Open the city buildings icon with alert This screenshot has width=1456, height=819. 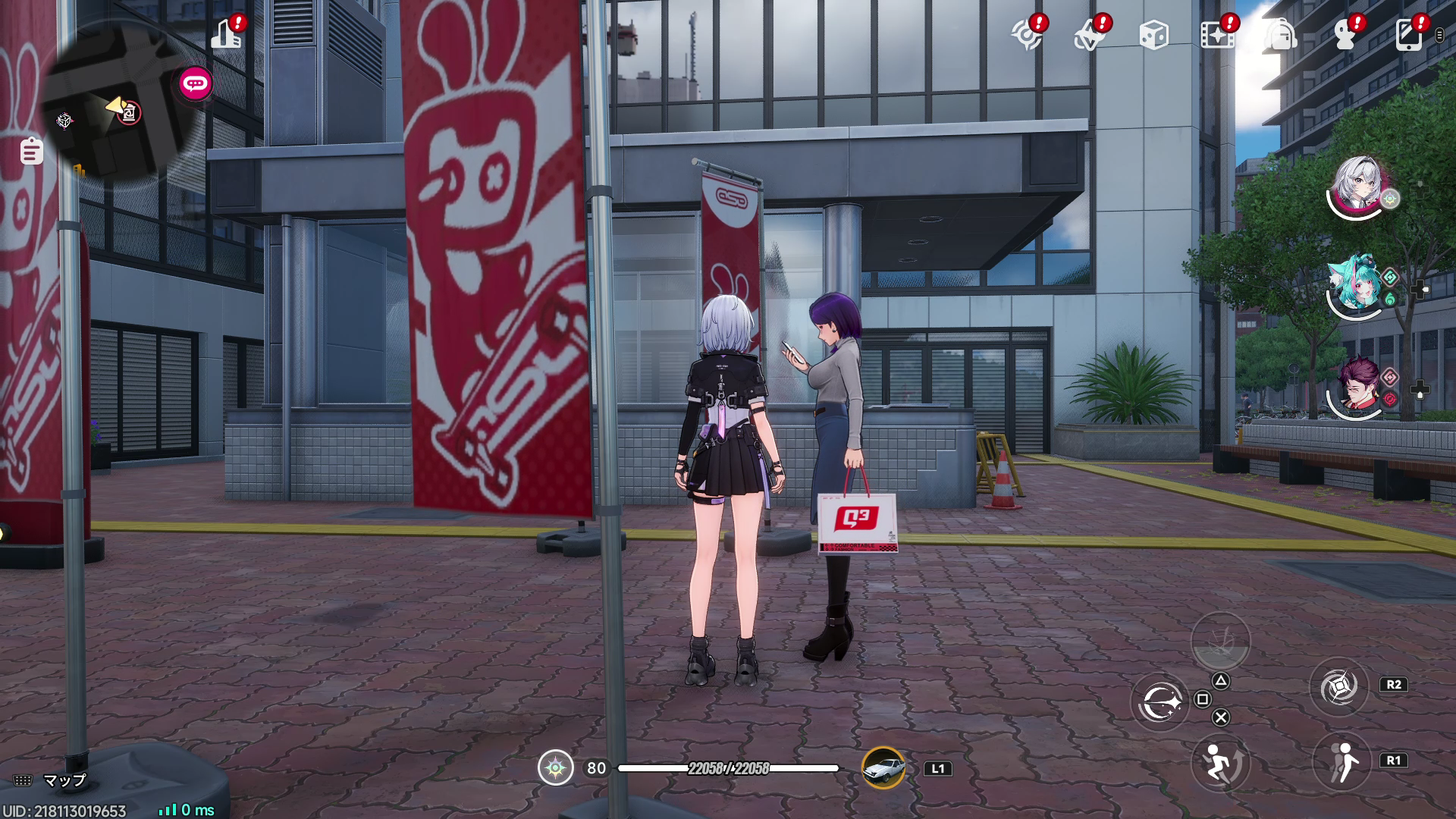[227, 34]
